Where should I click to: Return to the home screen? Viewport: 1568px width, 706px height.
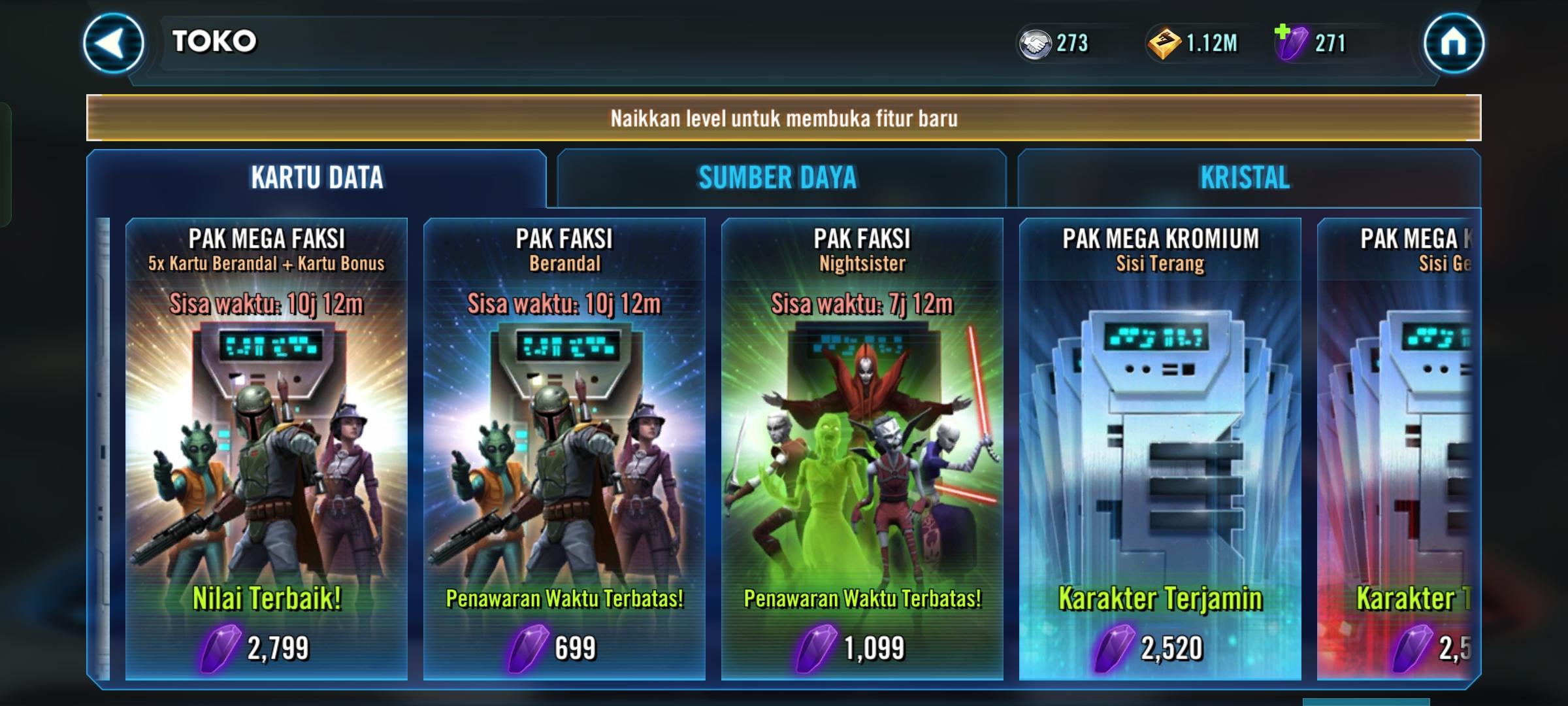(x=1453, y=43)
